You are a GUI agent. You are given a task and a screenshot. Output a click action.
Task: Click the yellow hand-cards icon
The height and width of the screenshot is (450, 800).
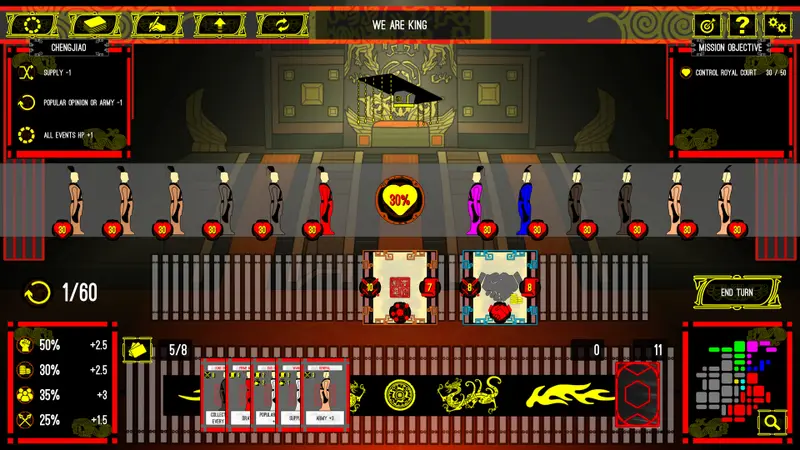pos(135,349)
